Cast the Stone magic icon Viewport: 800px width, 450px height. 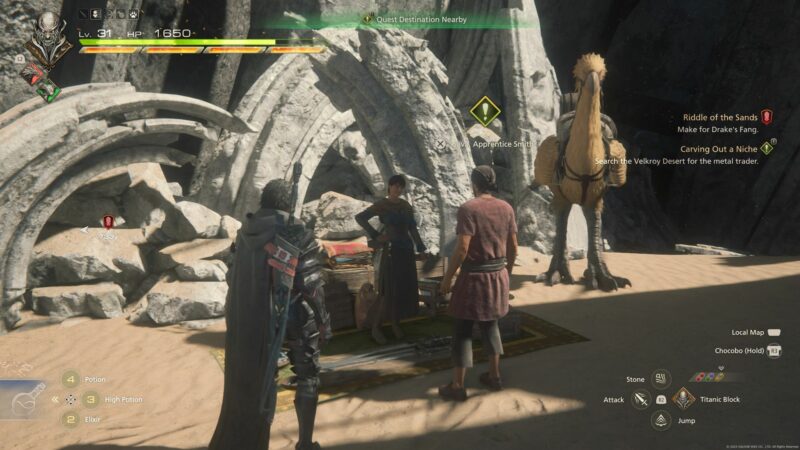click(661, 379)
